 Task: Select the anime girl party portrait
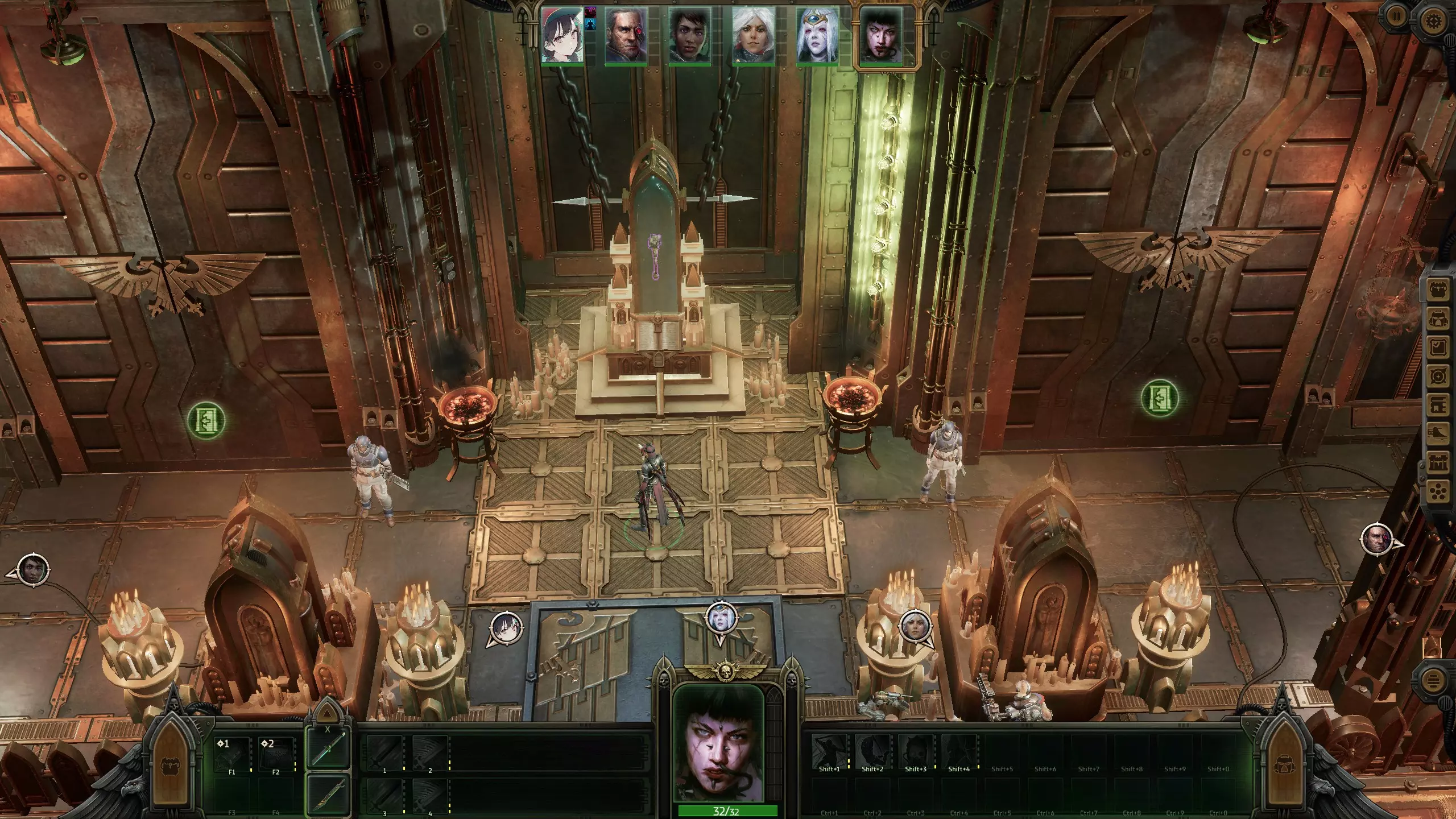(562, 35)
